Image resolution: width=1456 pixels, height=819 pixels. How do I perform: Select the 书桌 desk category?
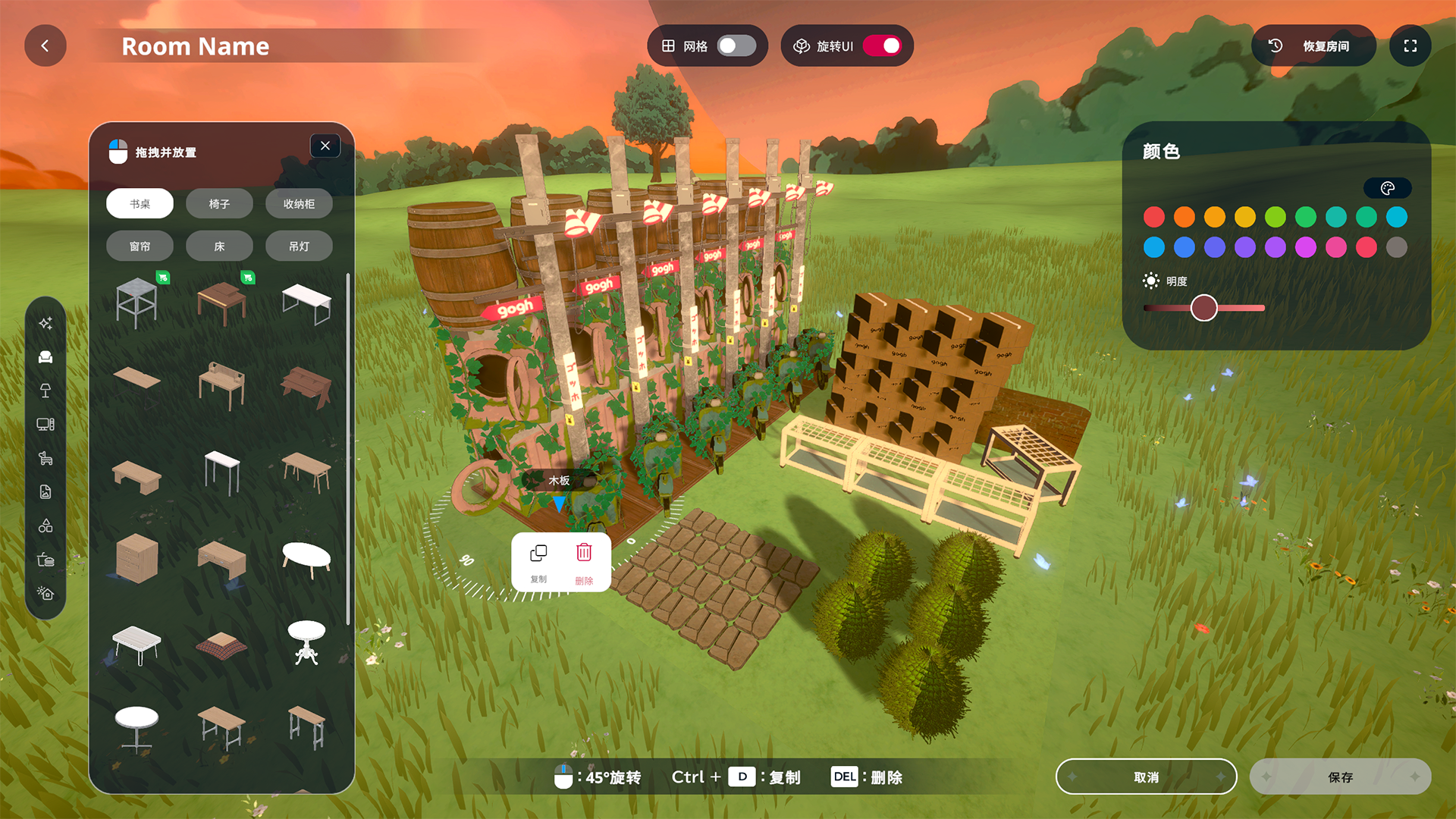pos(140,204)
